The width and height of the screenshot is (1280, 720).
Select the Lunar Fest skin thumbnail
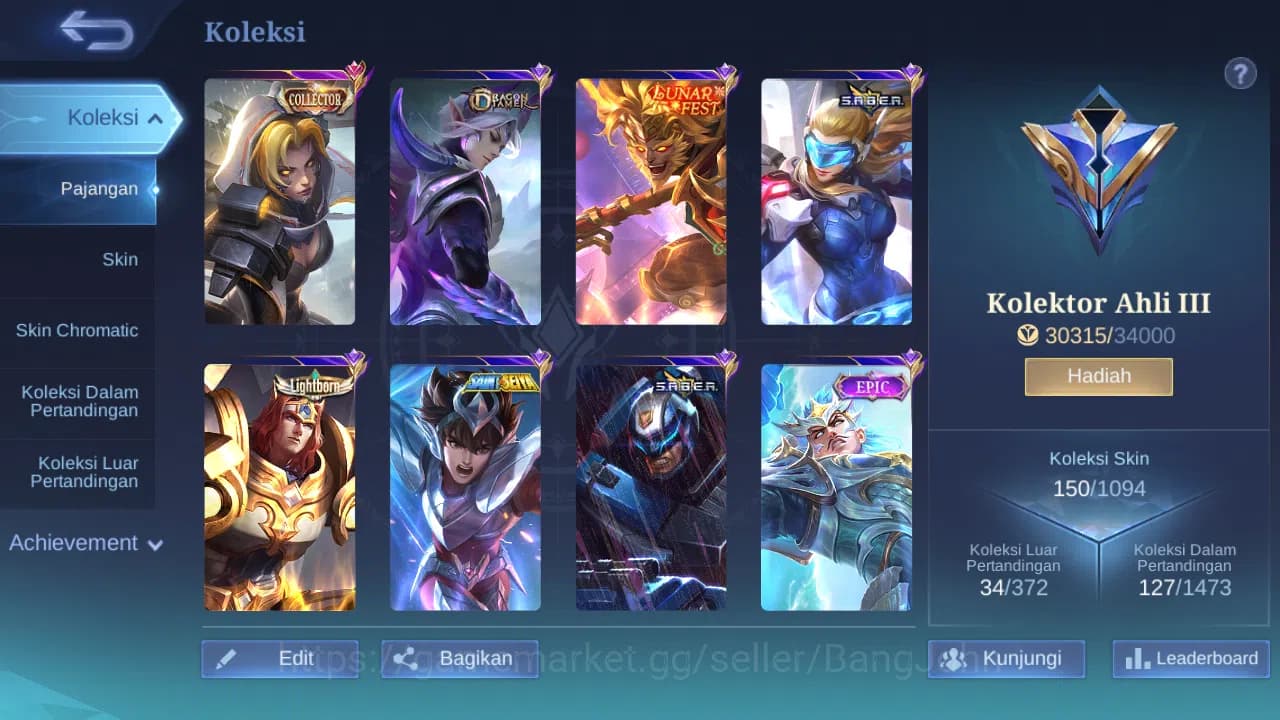pos(652,200)
